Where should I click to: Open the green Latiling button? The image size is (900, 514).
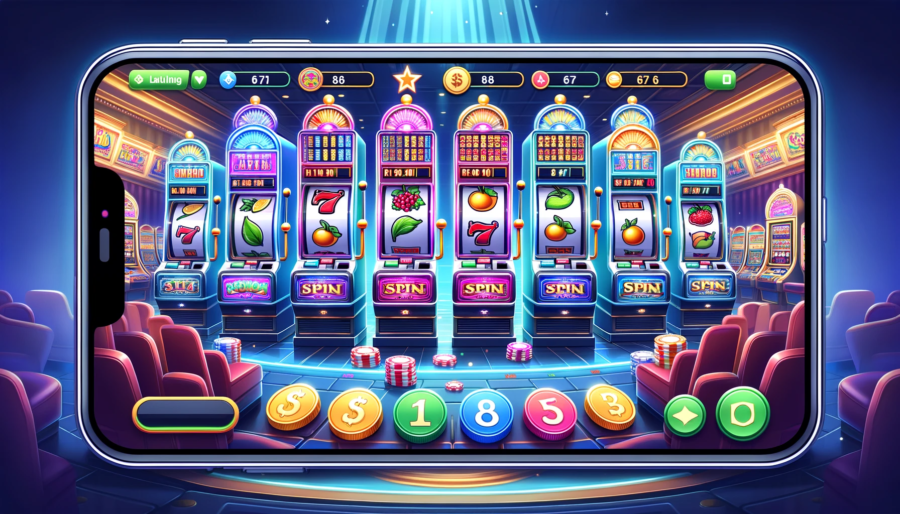point(159,78)
